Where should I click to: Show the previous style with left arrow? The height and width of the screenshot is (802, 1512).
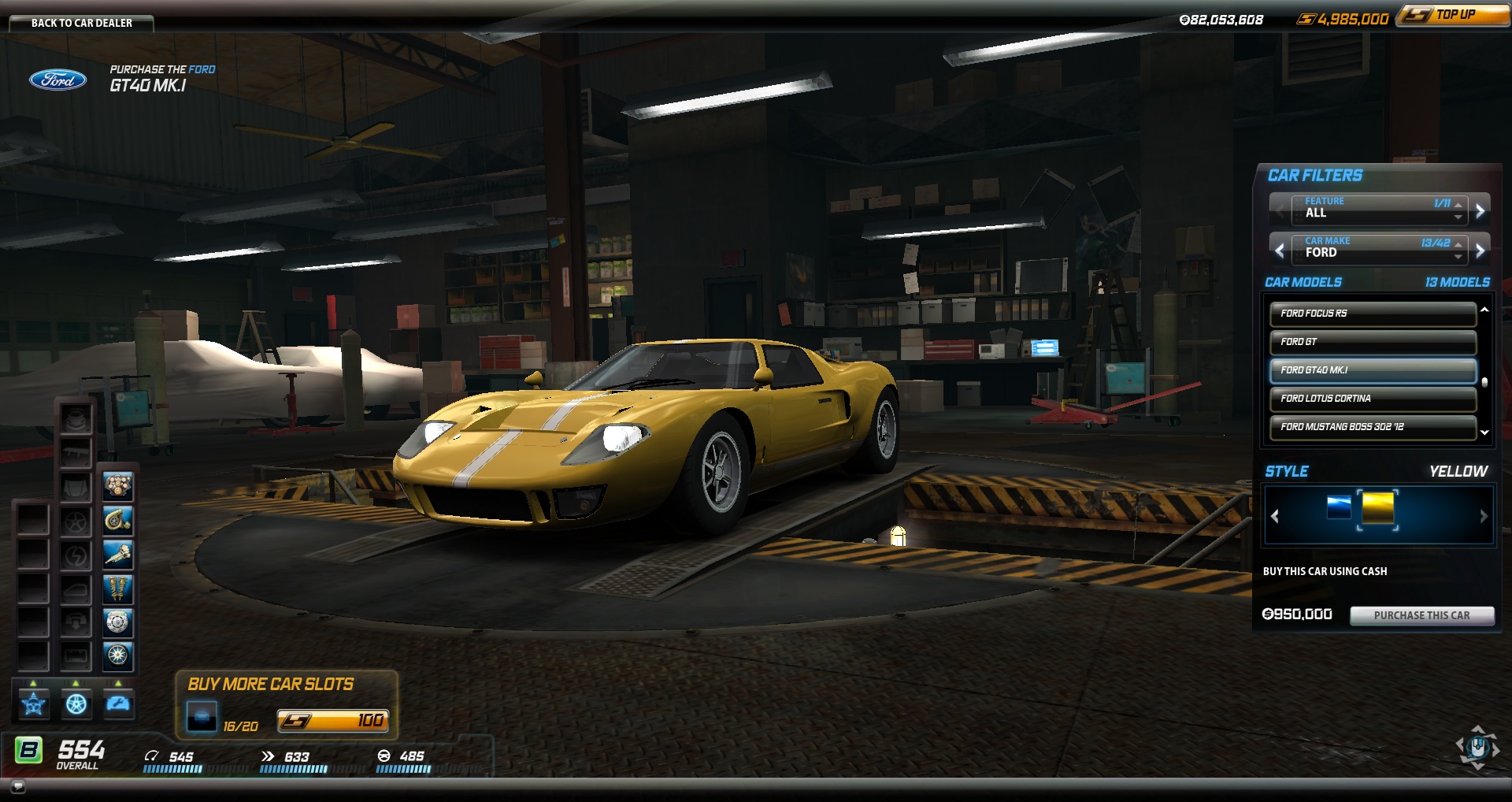(1275, 516)
